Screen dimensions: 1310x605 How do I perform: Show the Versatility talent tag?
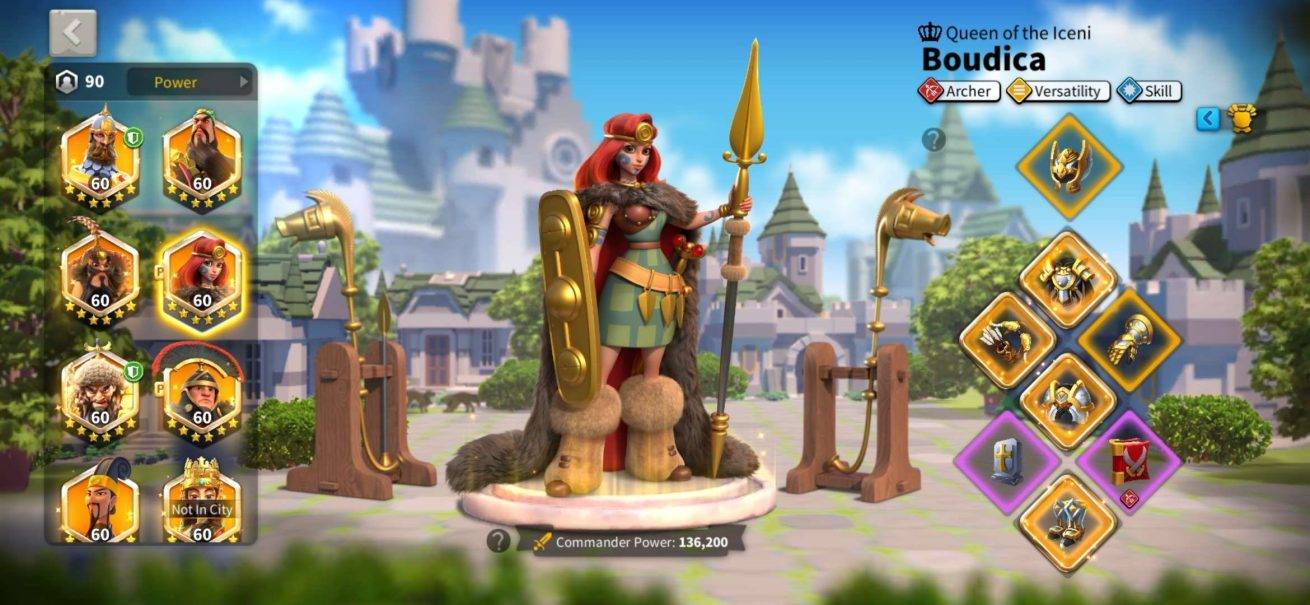(x=1058, y=91)
